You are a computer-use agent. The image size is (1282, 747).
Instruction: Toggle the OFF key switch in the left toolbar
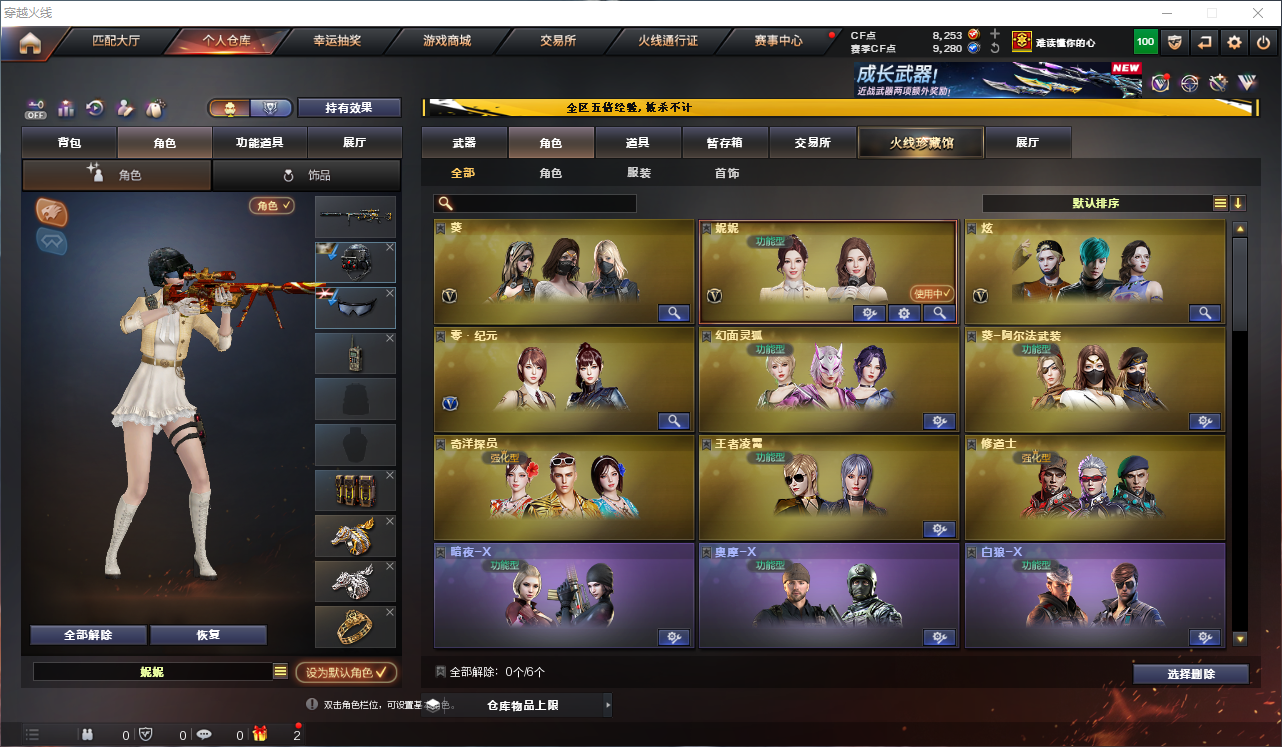coord(35,107)
